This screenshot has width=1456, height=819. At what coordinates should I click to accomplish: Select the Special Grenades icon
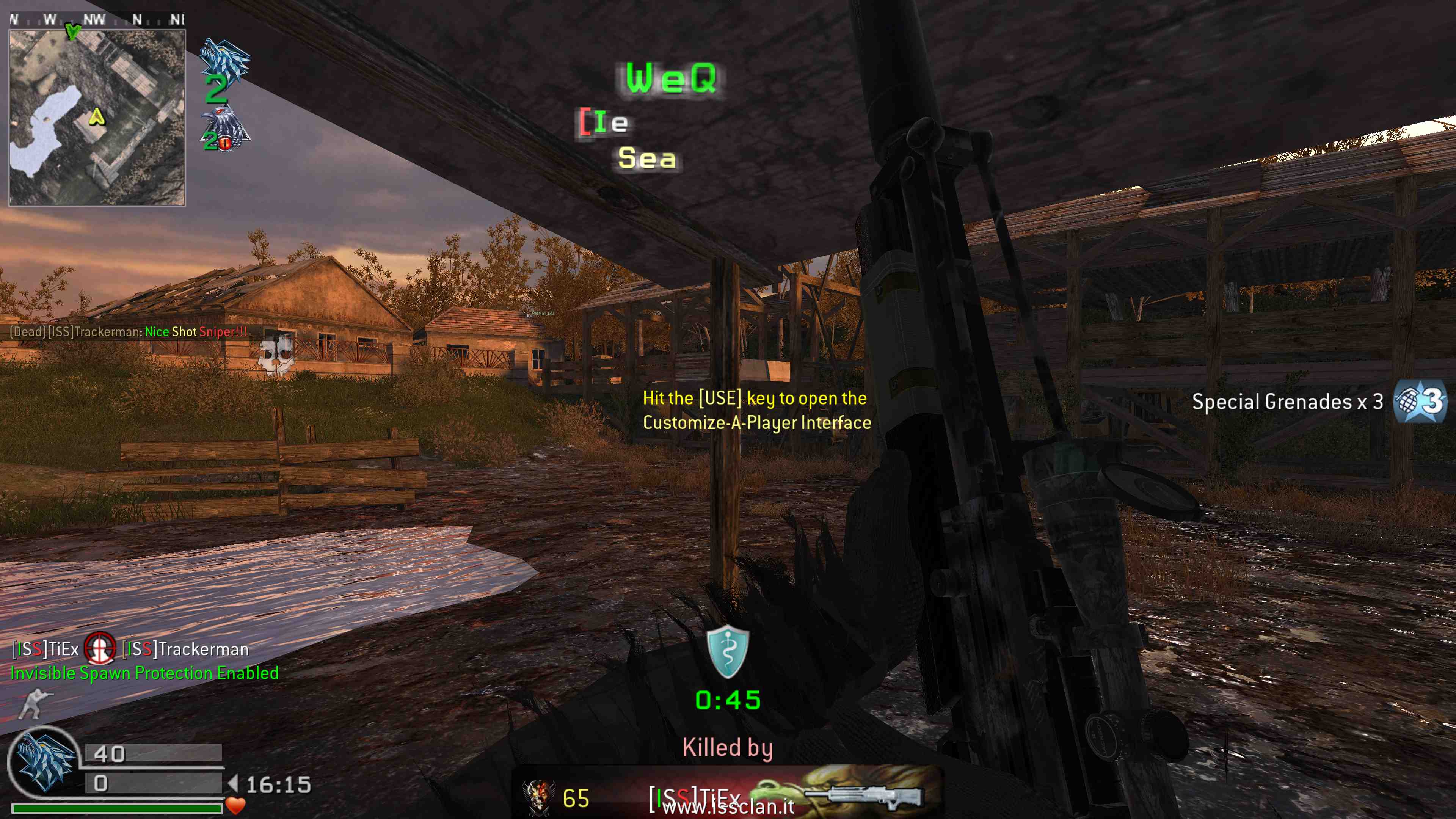click(x=1420, y=402)
